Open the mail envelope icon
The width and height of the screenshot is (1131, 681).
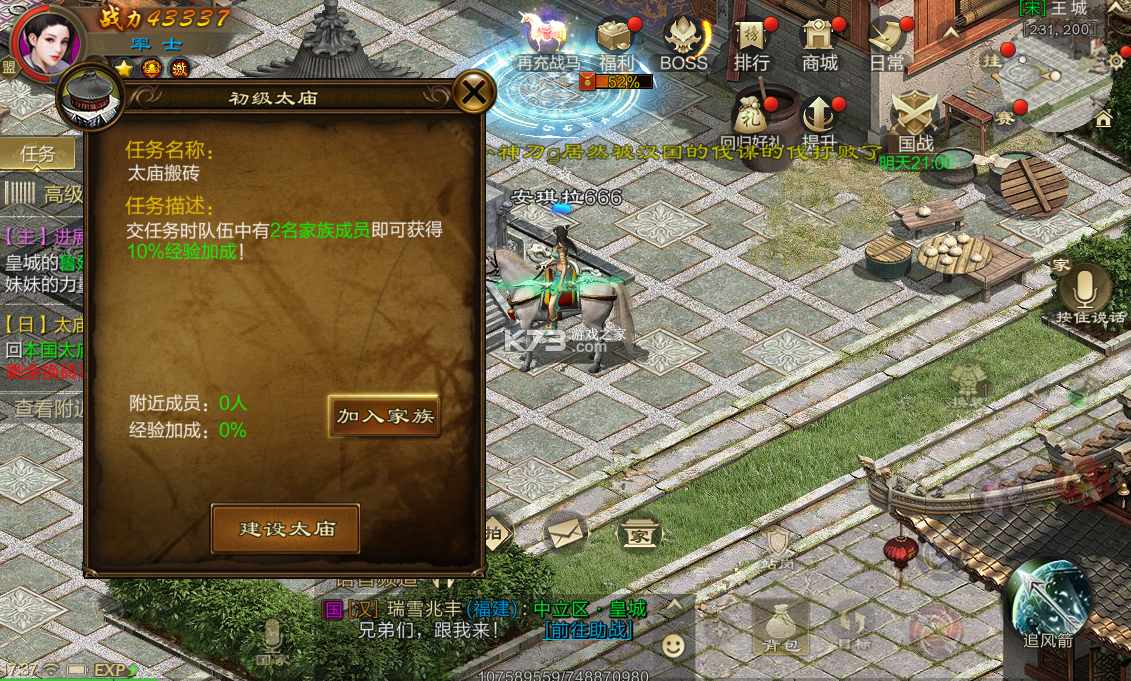point(566,532)
